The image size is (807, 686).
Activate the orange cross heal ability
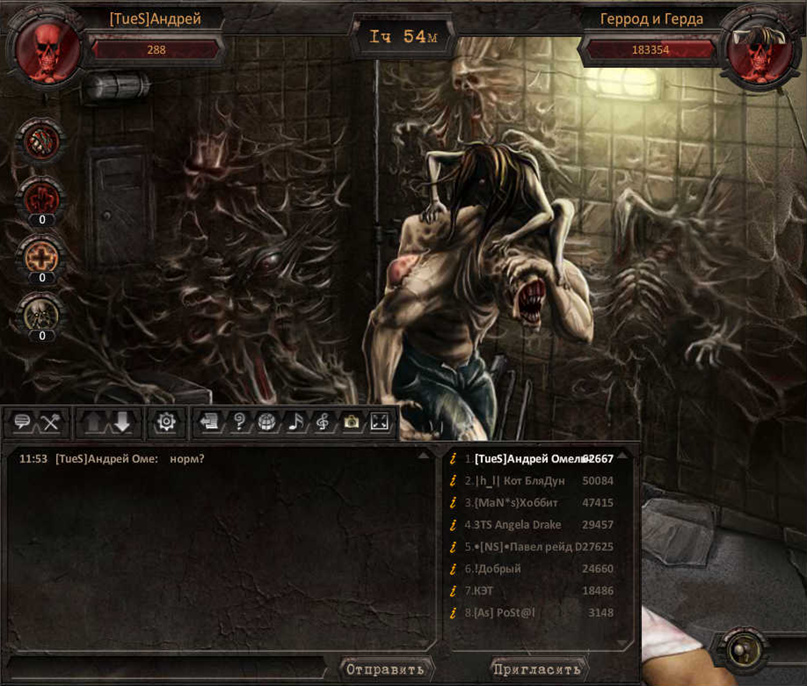(x=42, y=257)
